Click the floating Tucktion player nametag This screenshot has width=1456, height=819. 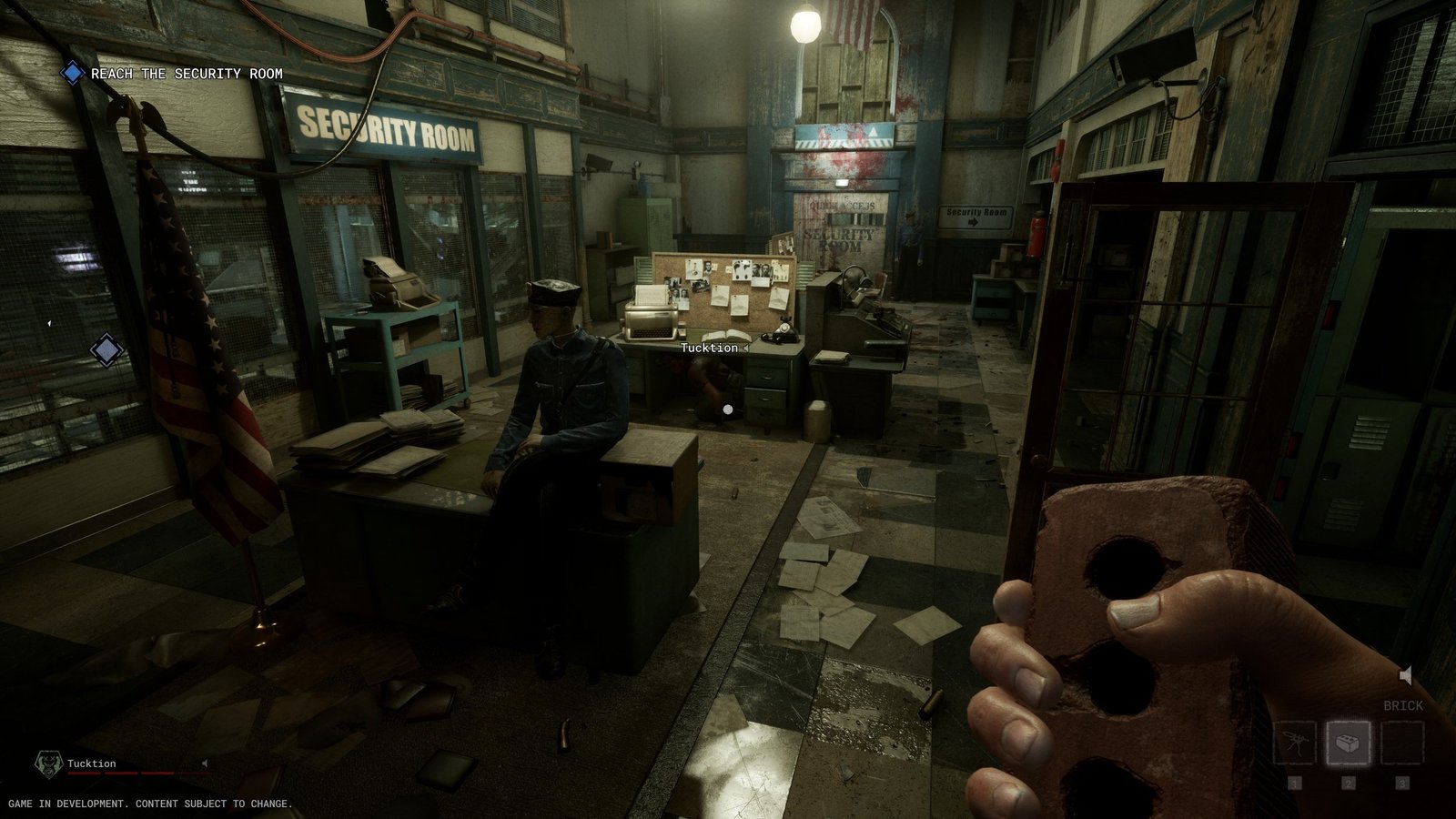click(x=710, y=348)
